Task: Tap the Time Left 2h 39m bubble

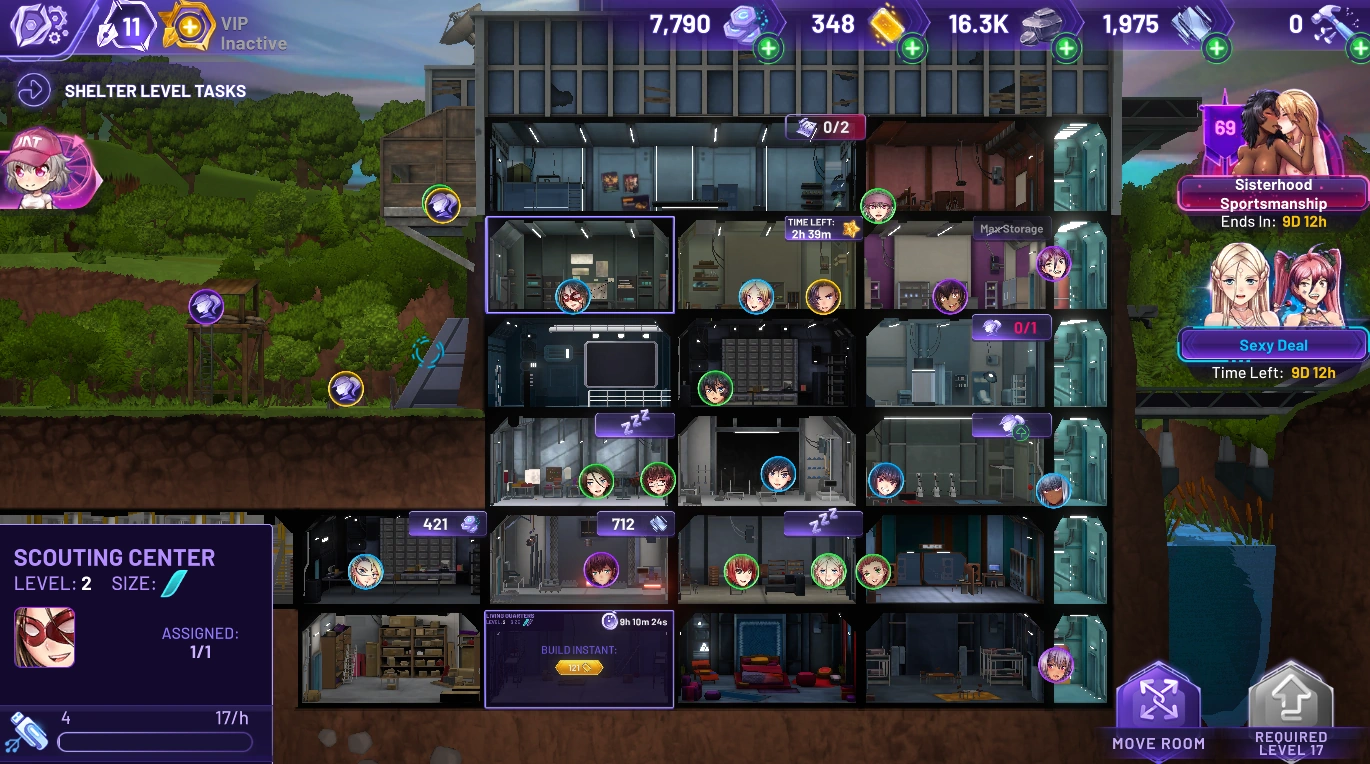Action: pos(822,229)
